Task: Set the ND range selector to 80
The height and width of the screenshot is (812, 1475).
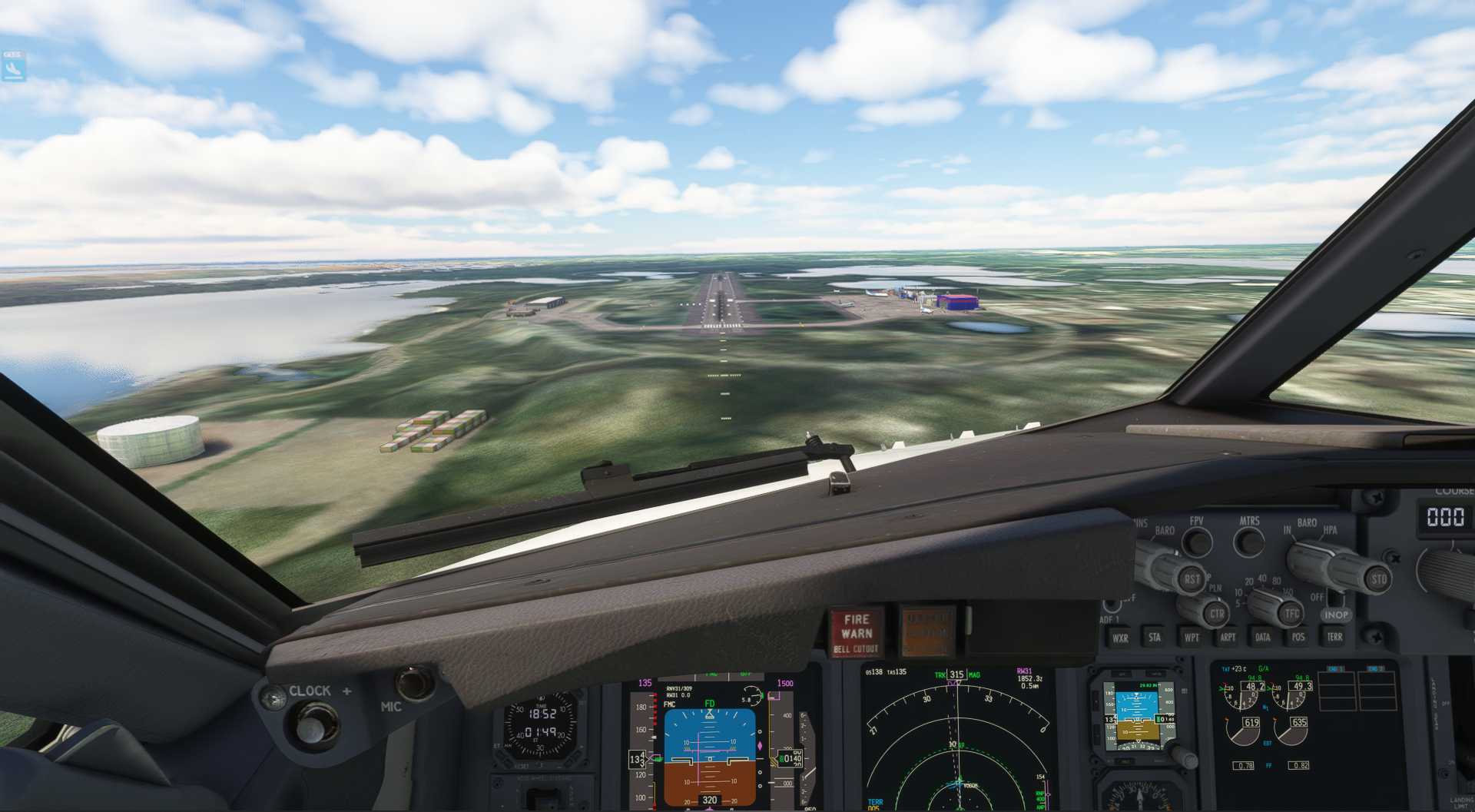Action: (1276, 581)
